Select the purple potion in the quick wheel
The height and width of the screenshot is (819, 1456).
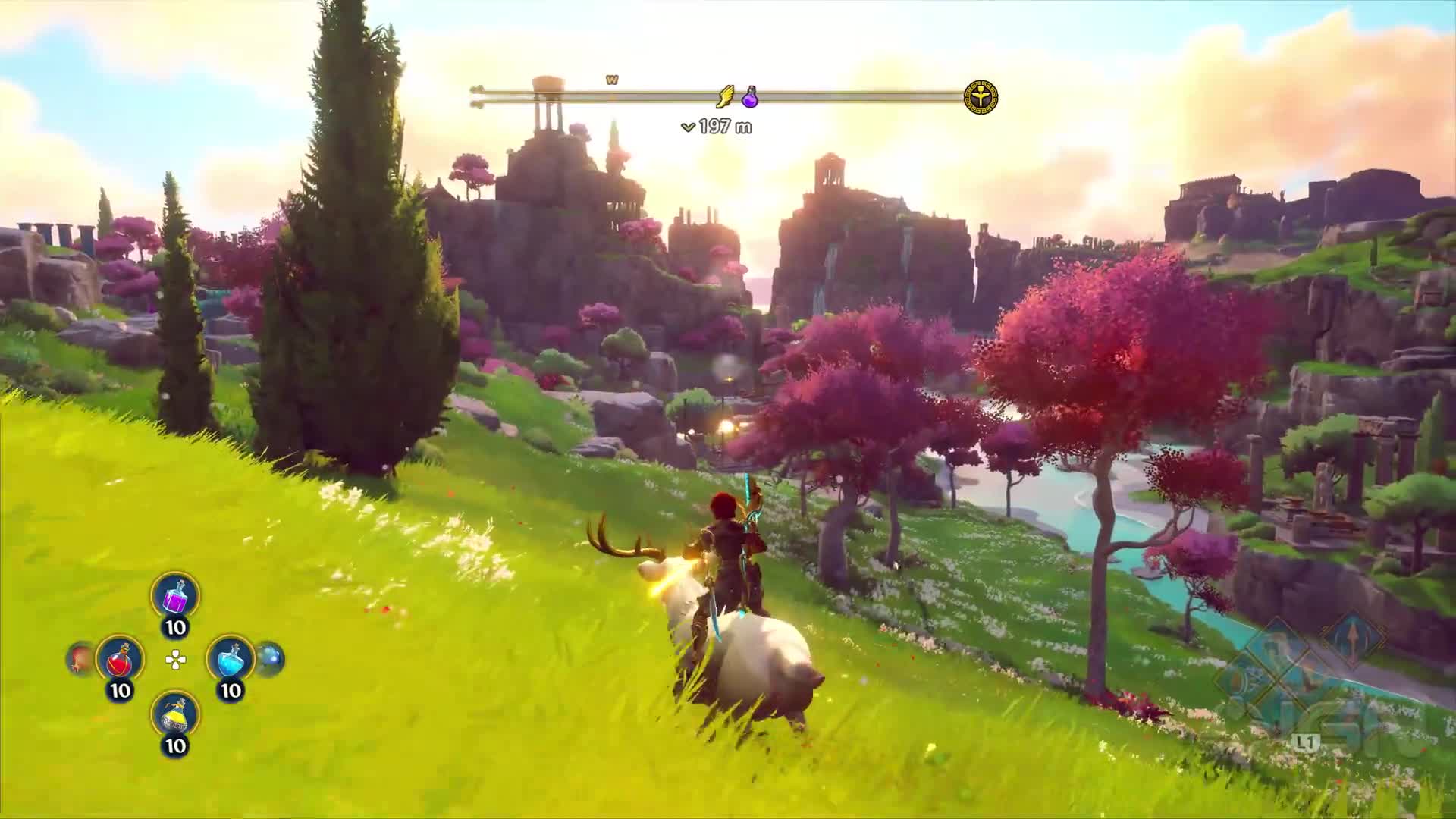click(175, 596)
